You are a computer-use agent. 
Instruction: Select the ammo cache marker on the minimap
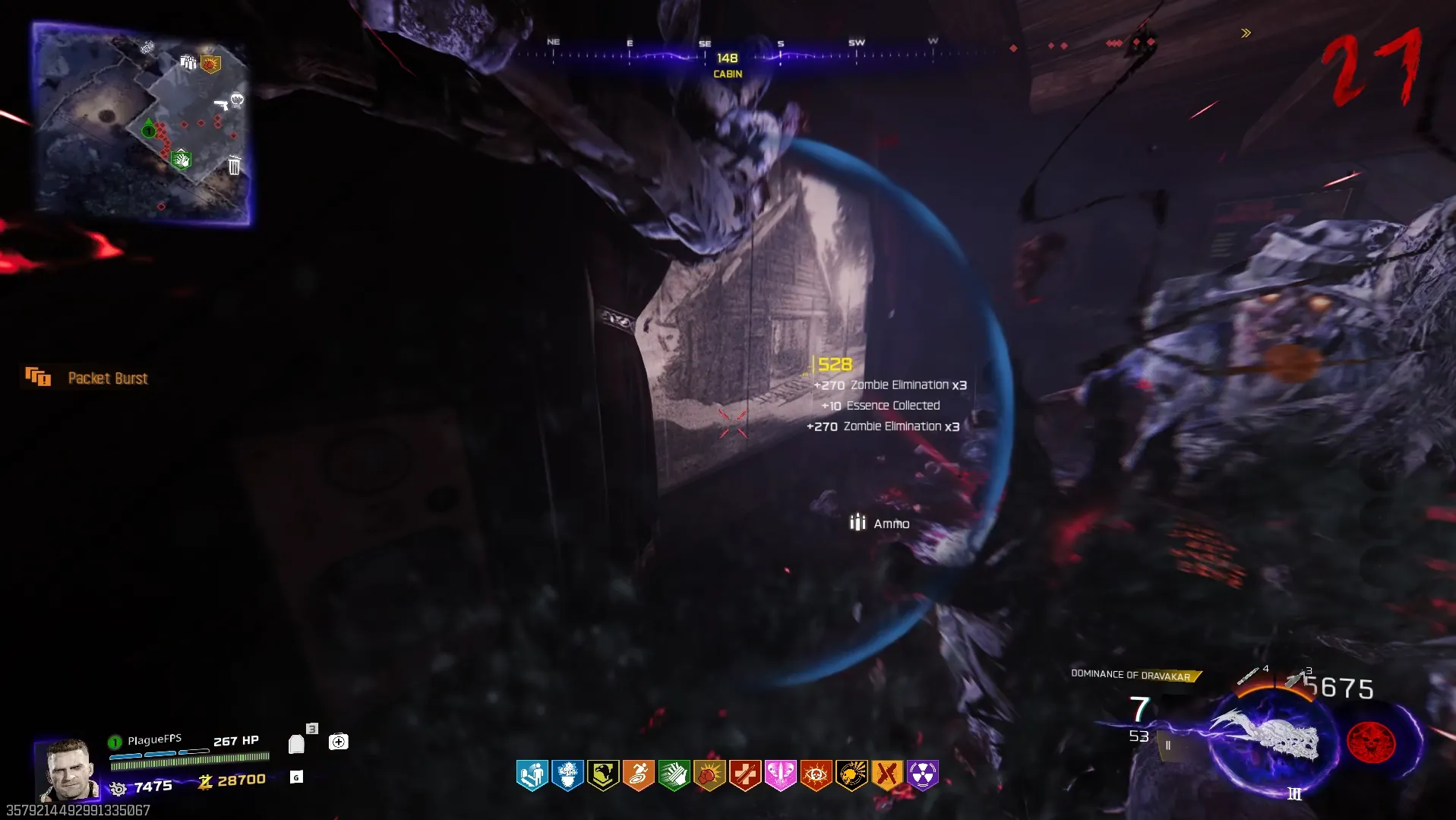click(x=188, y=62)
